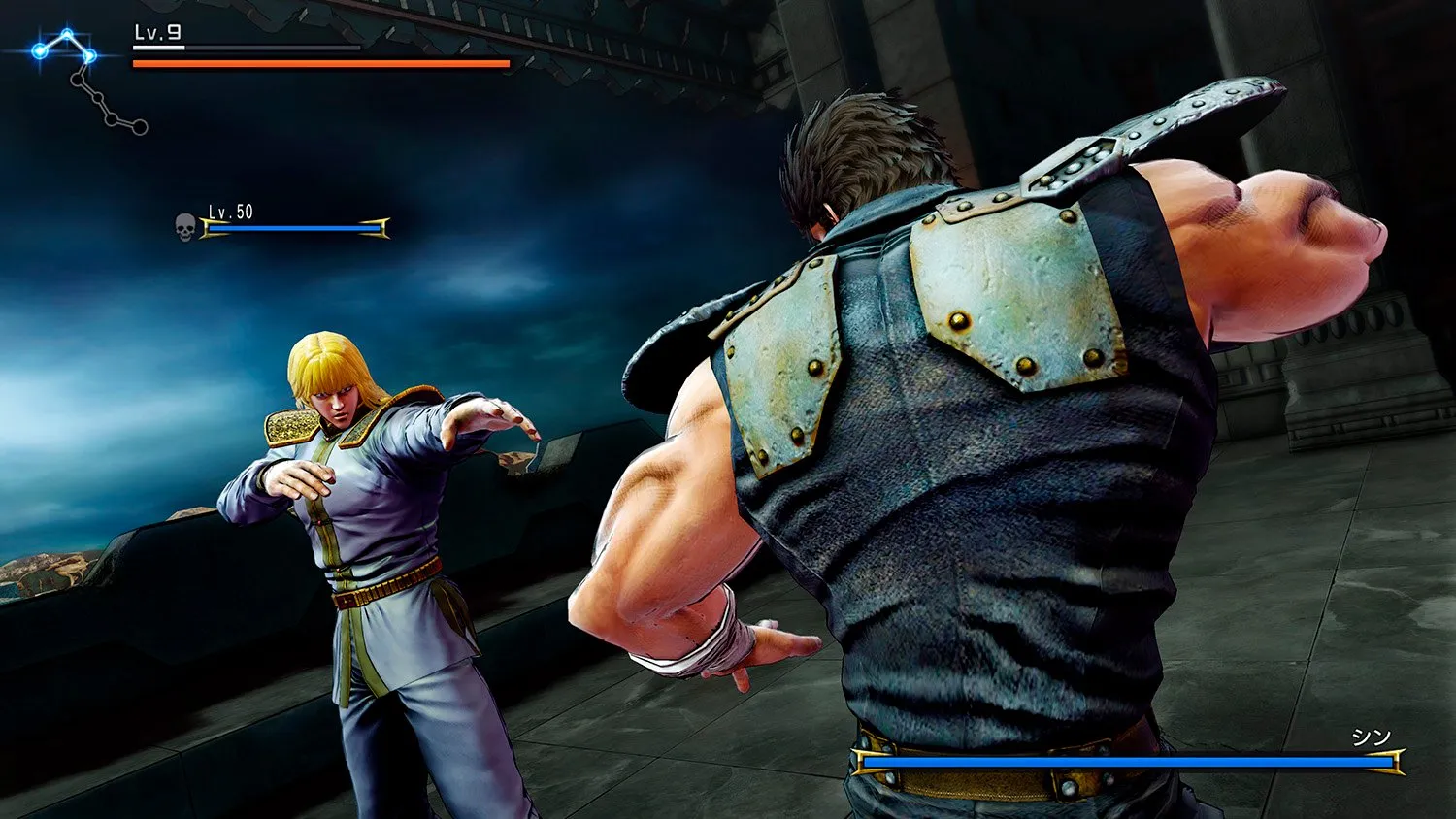Select the first unlit constellation node

pyautogui.click(x=79, y=80)
